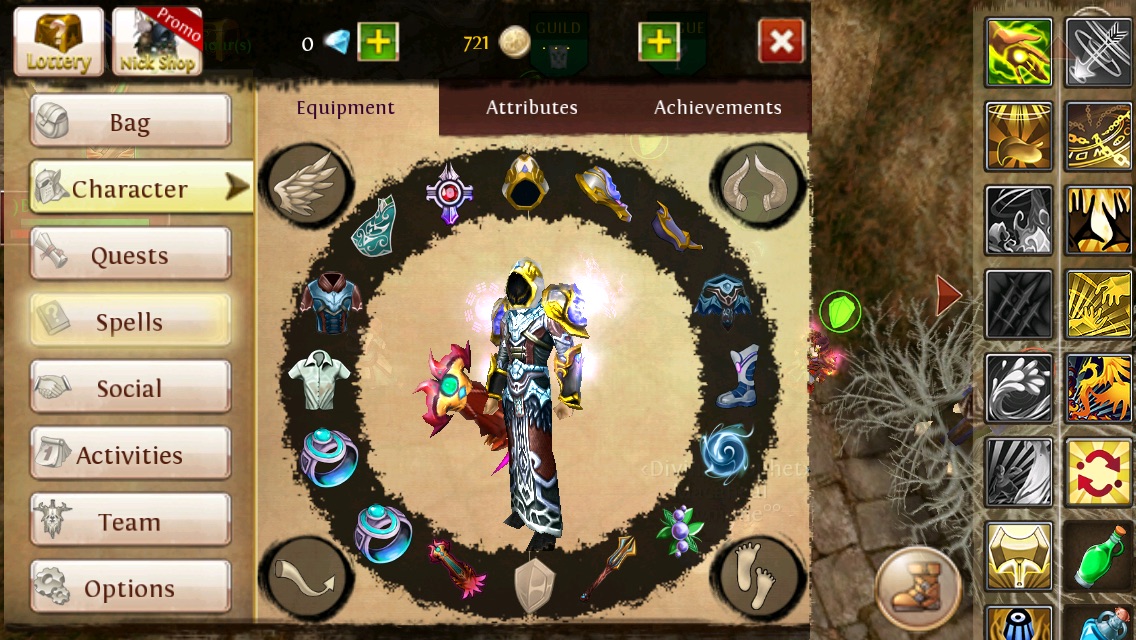Select the blue boots equipment slot

point(739,376)
